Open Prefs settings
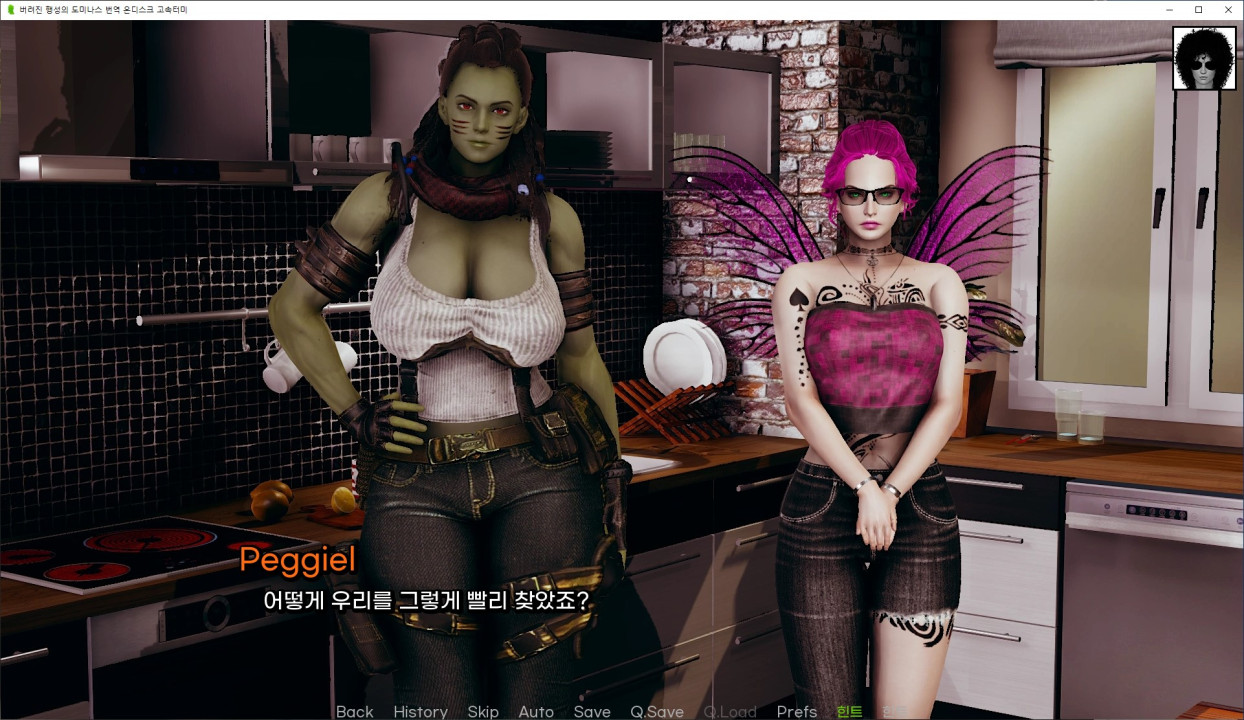The height and width of the screenshot is (720, 1244). (797, 711)
